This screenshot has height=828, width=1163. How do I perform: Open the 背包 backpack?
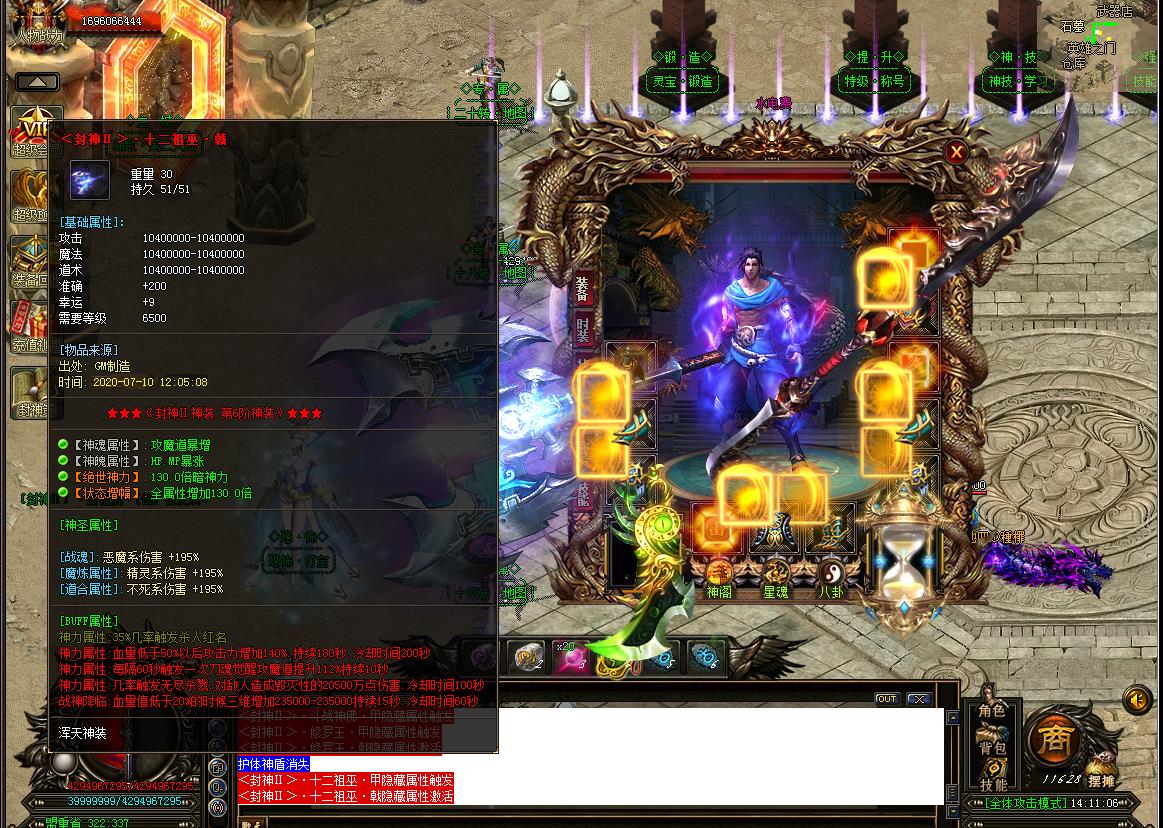992,747
